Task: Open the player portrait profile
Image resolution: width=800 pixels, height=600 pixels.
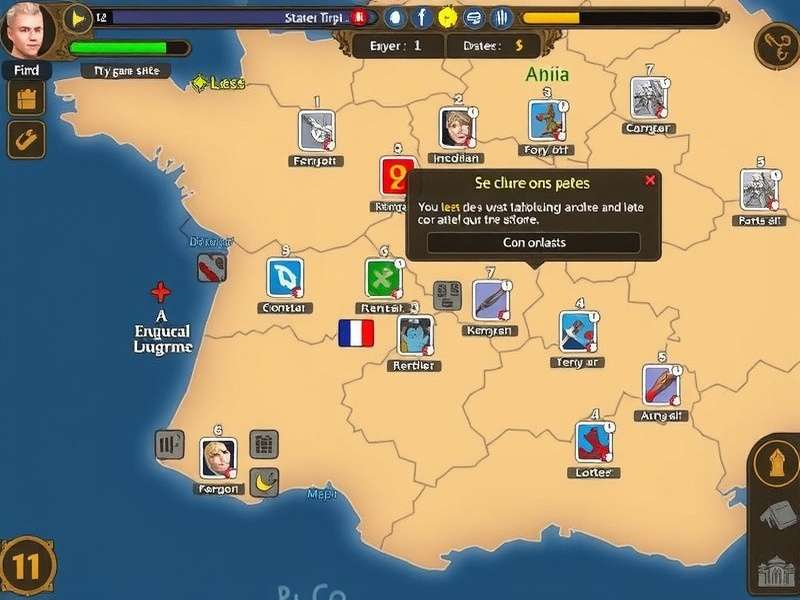Action: 27,30
